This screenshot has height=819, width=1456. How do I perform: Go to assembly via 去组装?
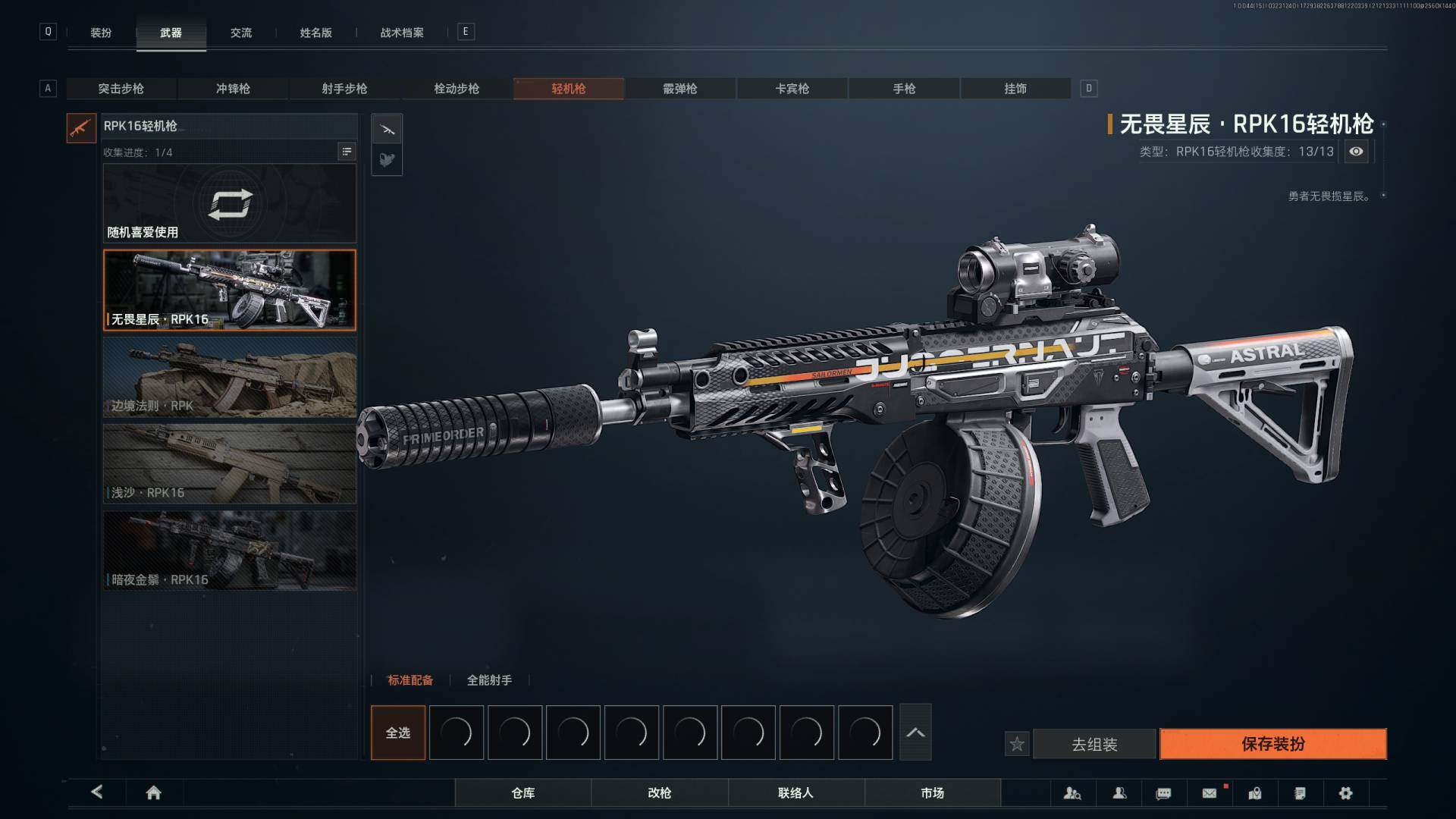pyautogui.click(x=1094, y=745)
